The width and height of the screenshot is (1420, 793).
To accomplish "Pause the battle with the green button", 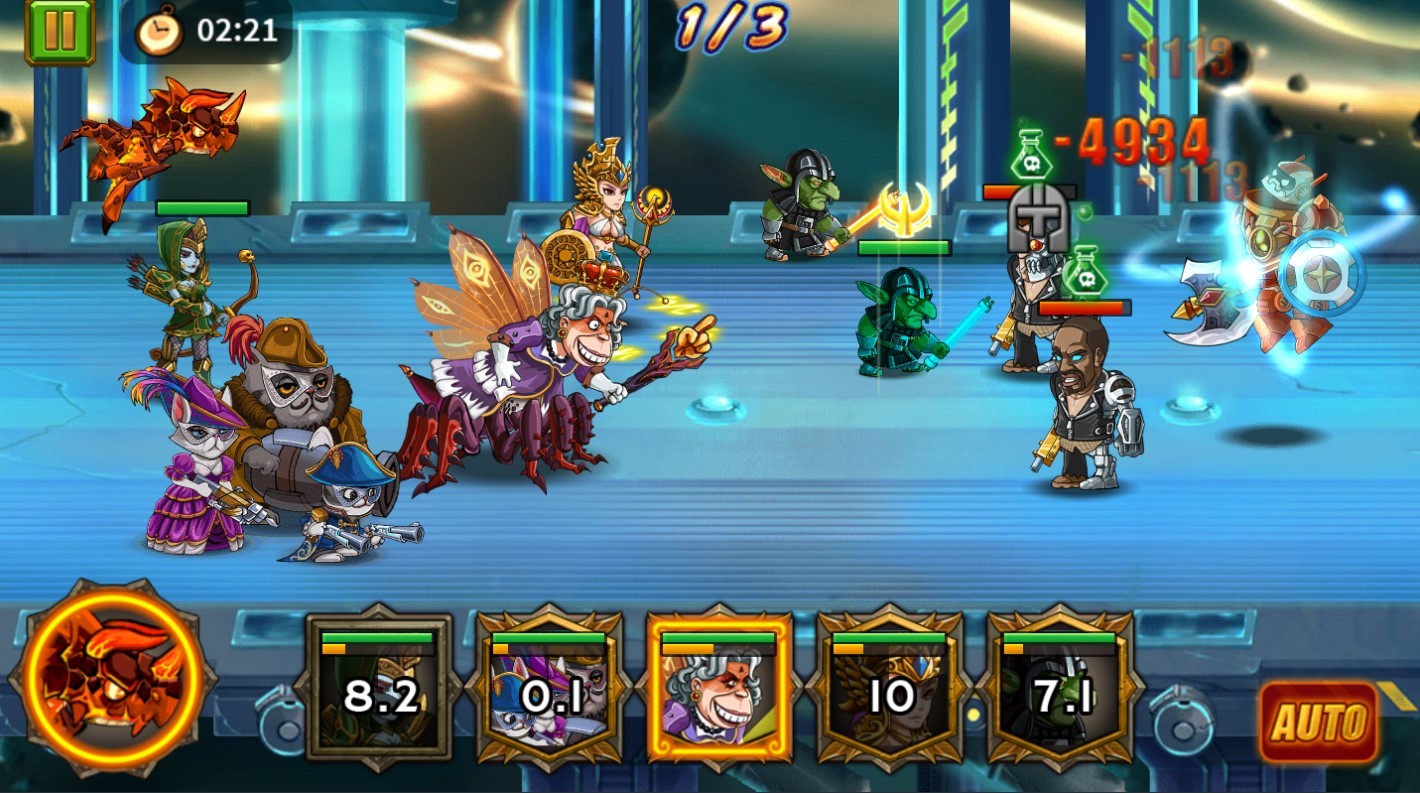I will coord(59,31).
